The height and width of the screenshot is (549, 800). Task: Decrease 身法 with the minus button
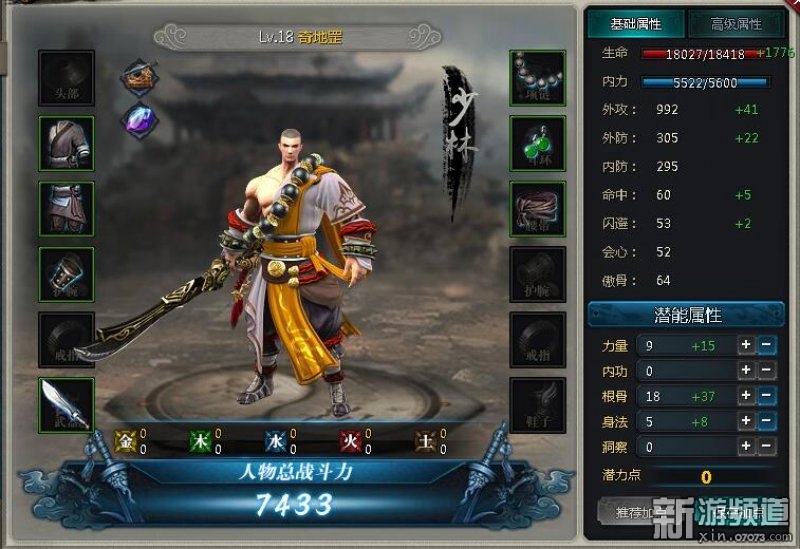click(765, 422)
